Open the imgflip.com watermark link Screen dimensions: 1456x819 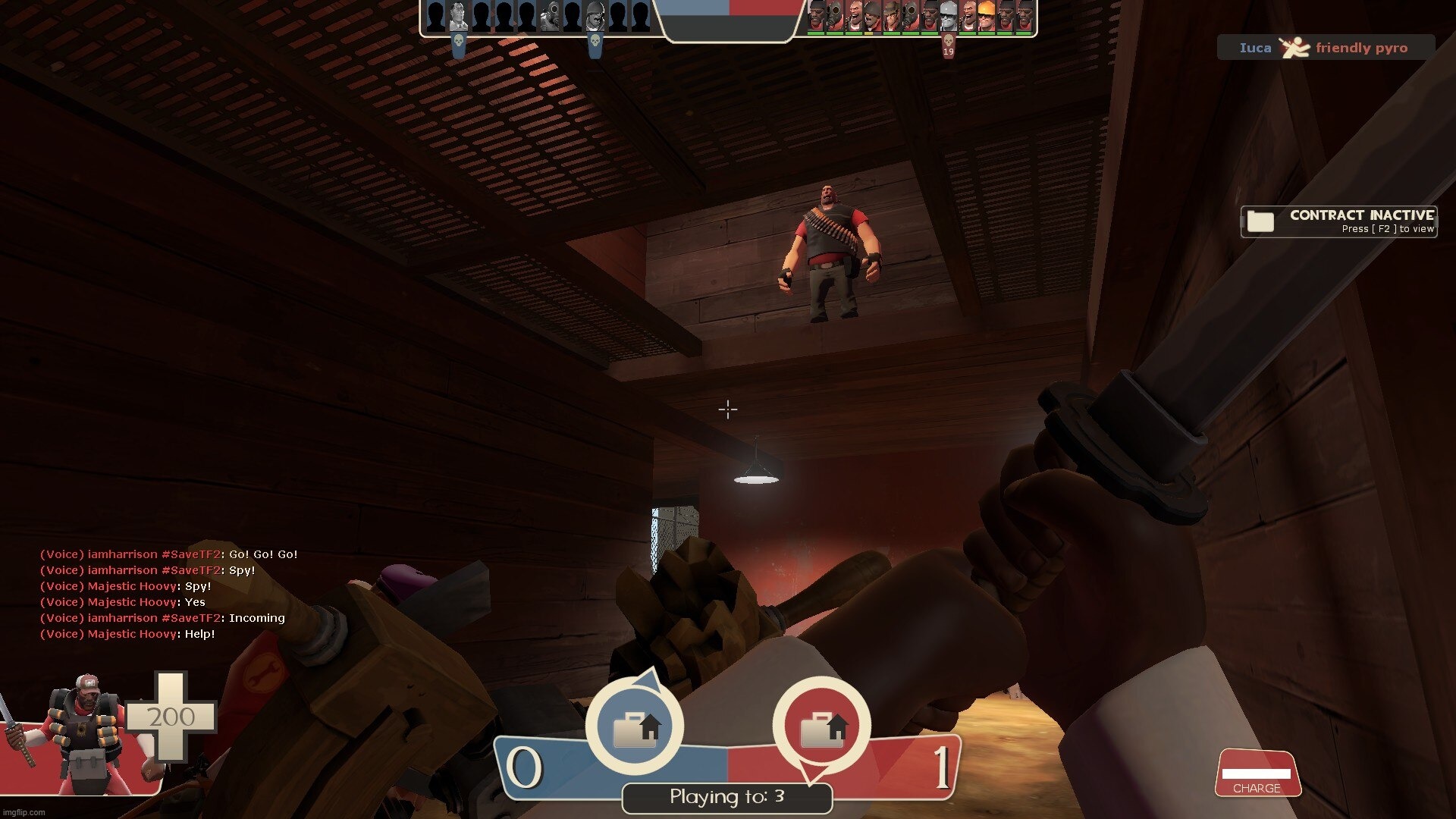click(x=24, y=812)
